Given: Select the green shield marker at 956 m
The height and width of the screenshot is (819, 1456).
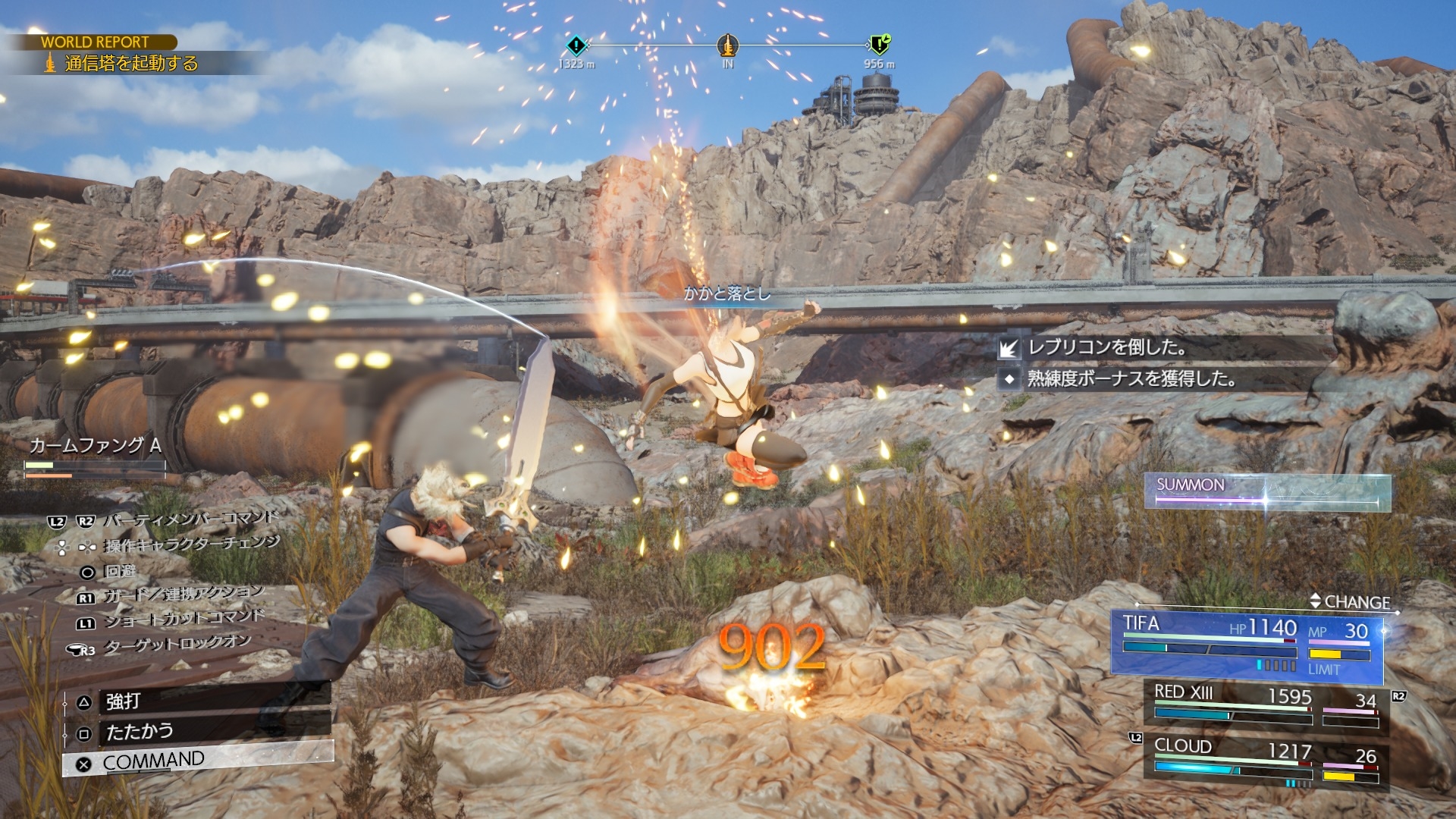Looking at the screenshot, I should (x=880, y=45).
